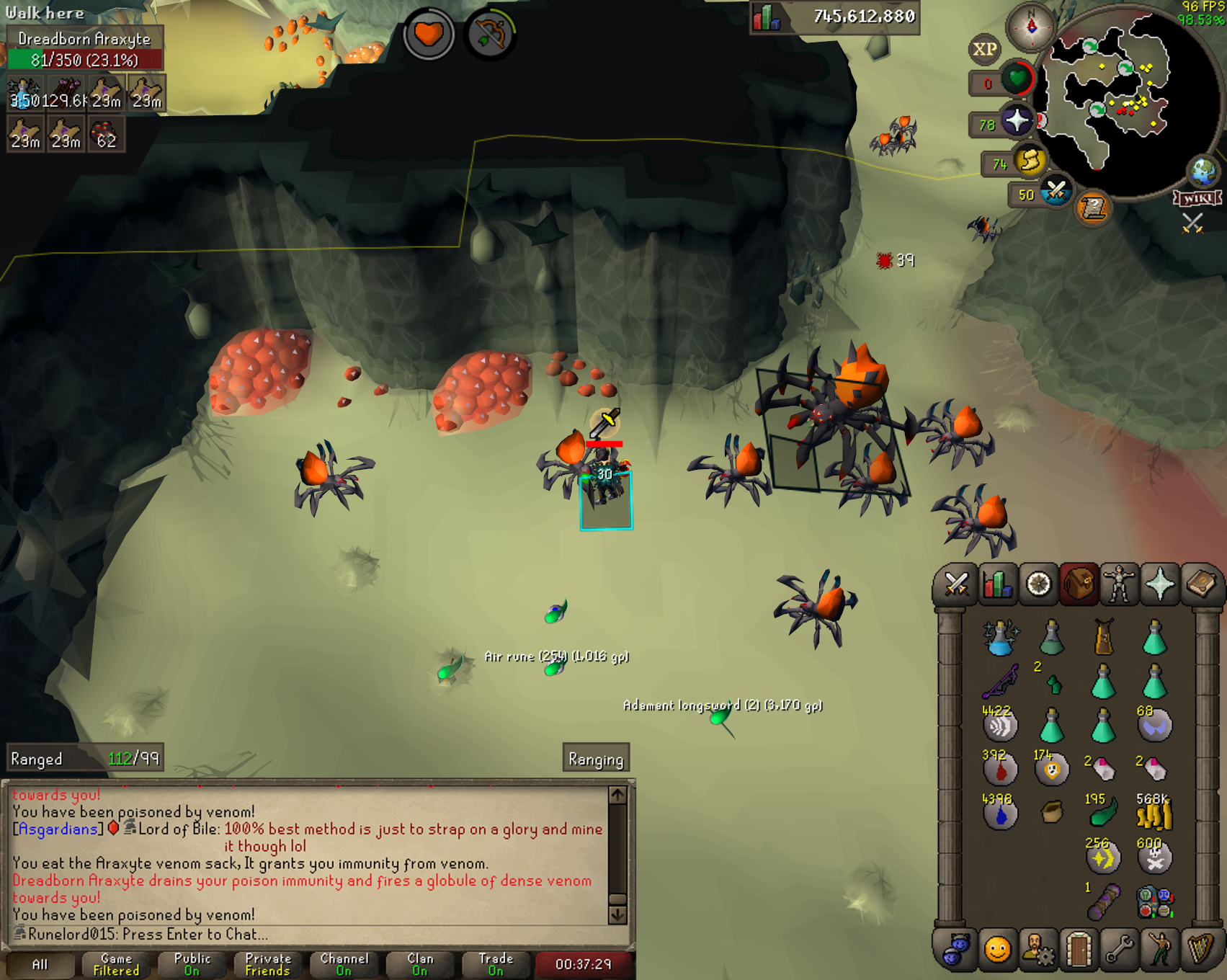
Task: Activate the special attack orb
Action: [1056, 192]
